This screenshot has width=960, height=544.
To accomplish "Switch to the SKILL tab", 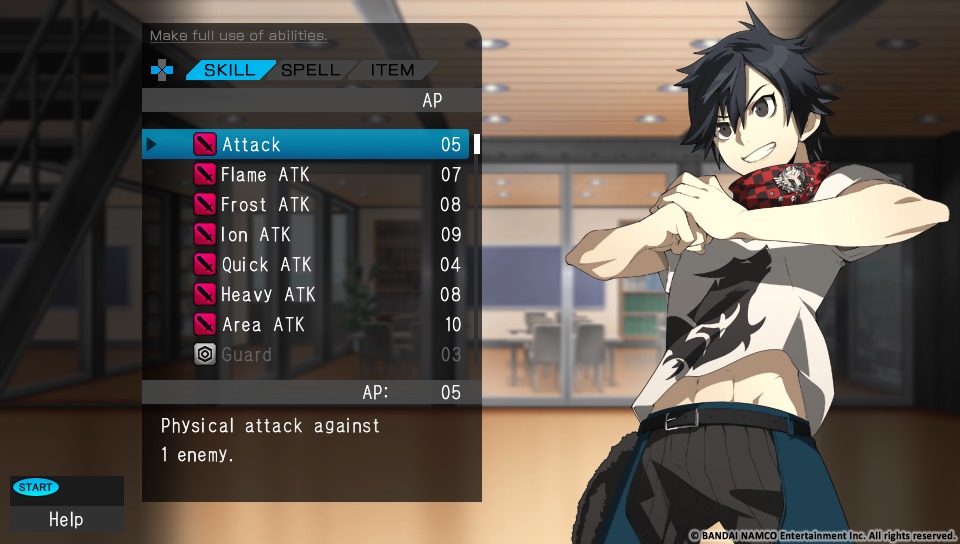I will pyautogui.click(x=229, y=71).
